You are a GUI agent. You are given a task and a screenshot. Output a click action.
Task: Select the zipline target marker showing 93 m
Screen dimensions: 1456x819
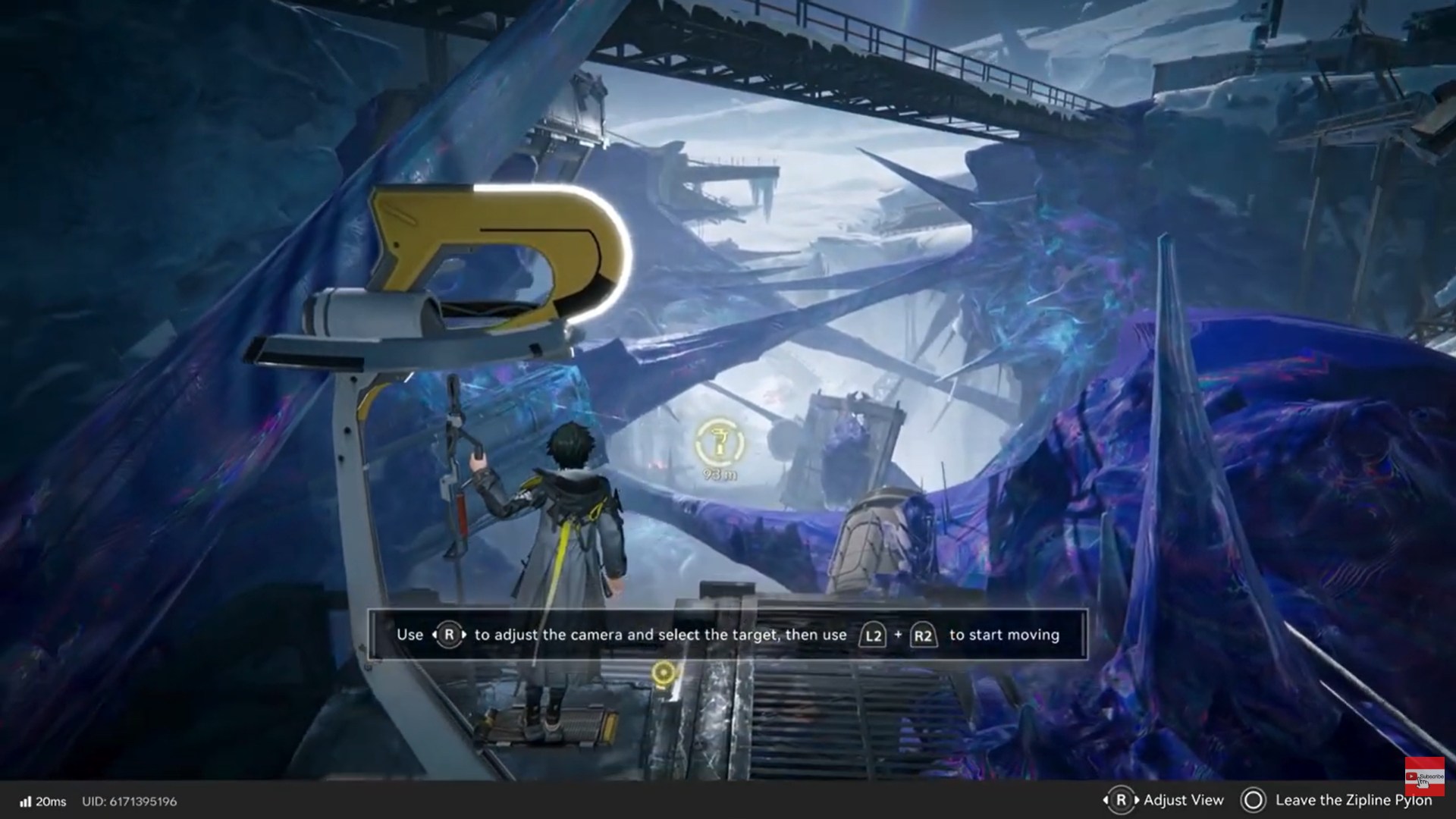tap(720, 444)
